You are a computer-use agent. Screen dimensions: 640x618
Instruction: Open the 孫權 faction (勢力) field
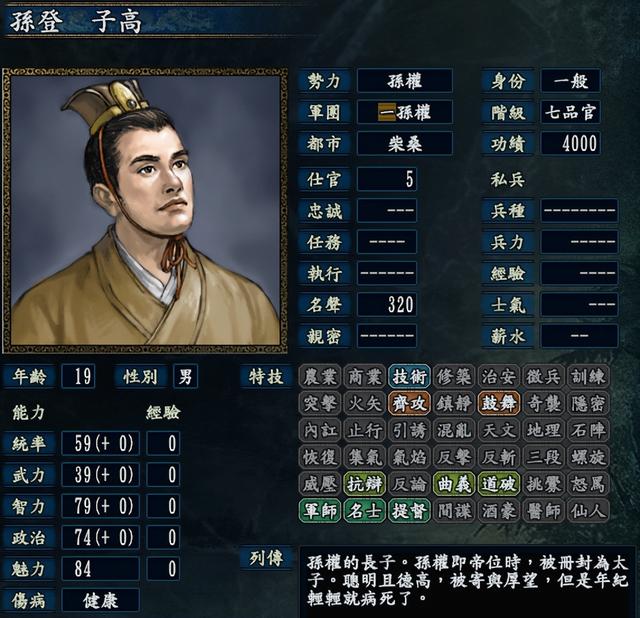click(405, 80)
